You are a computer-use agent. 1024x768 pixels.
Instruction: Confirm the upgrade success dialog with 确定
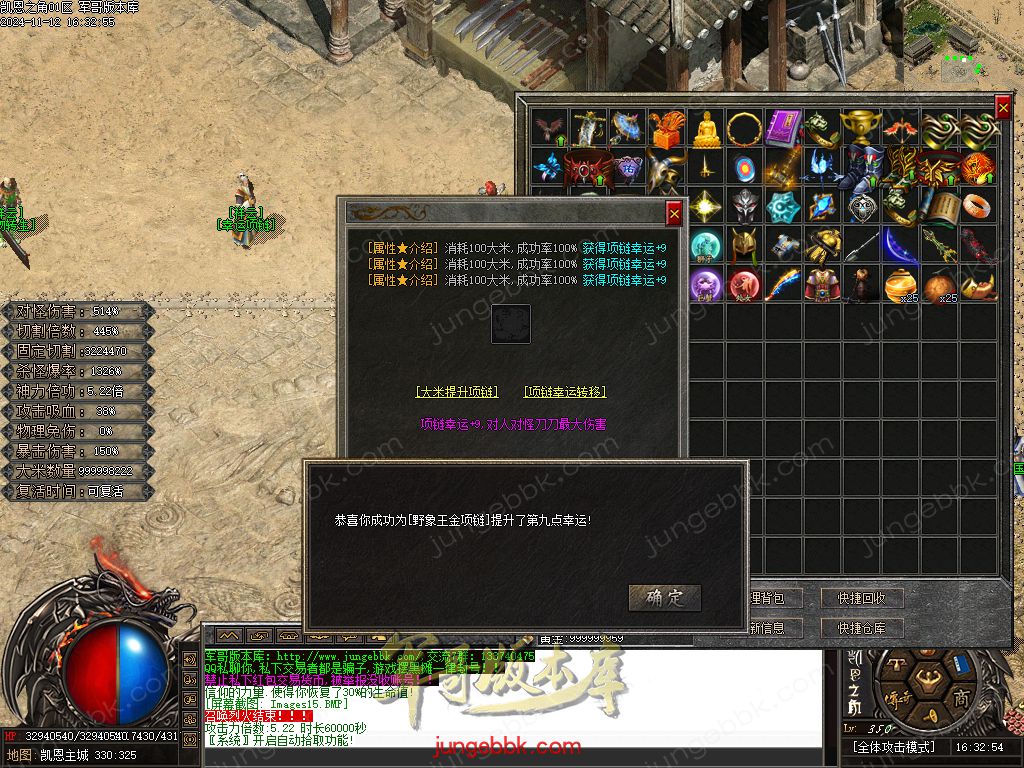click(665, 598)
